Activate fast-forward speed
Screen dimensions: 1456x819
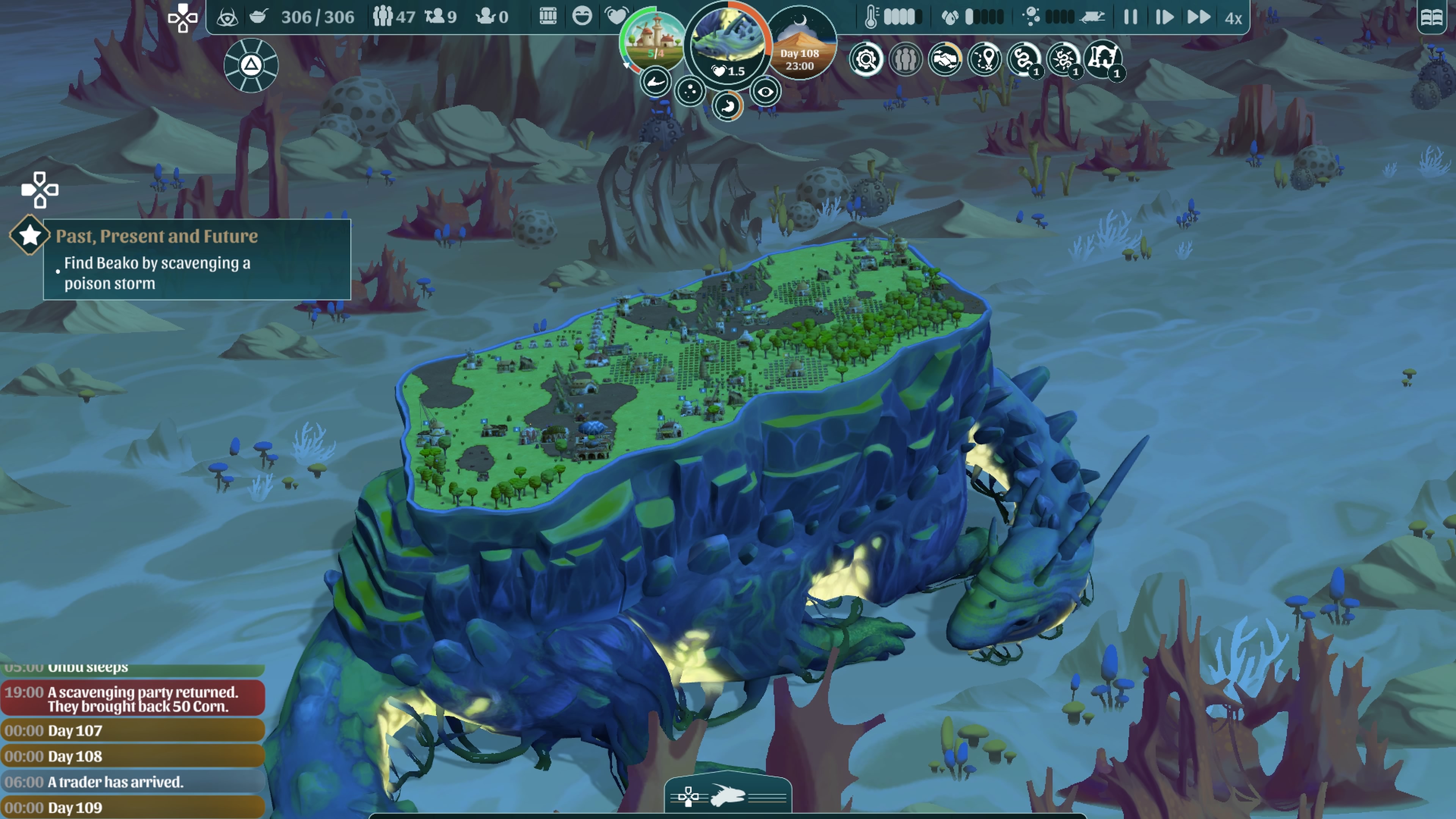pyautogui.click(x=1198, y=17)
